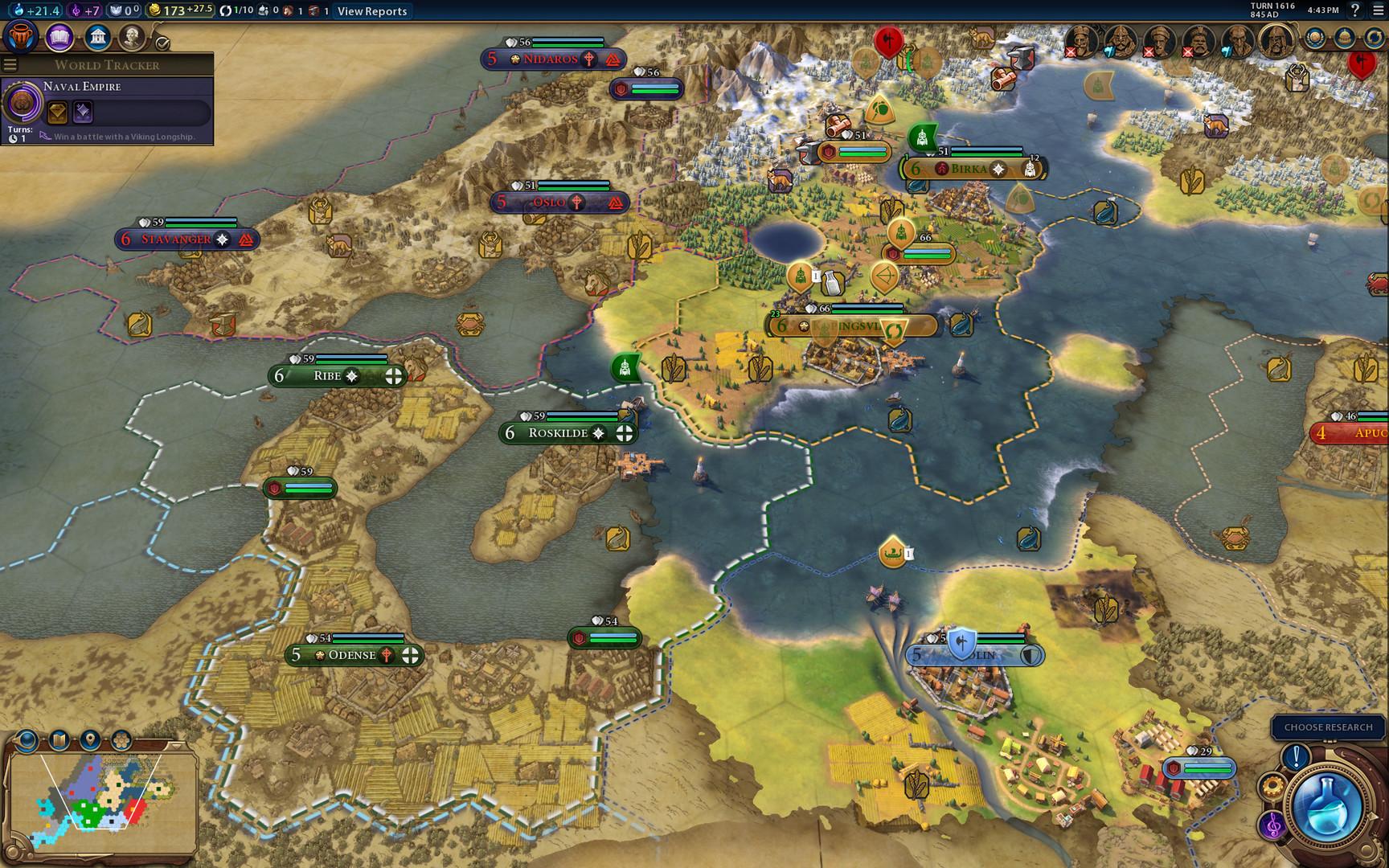Viewport: 1389px width, 868px height.
Task: Click the gold gear production icon near research dial
Action: click(1274, 786)
